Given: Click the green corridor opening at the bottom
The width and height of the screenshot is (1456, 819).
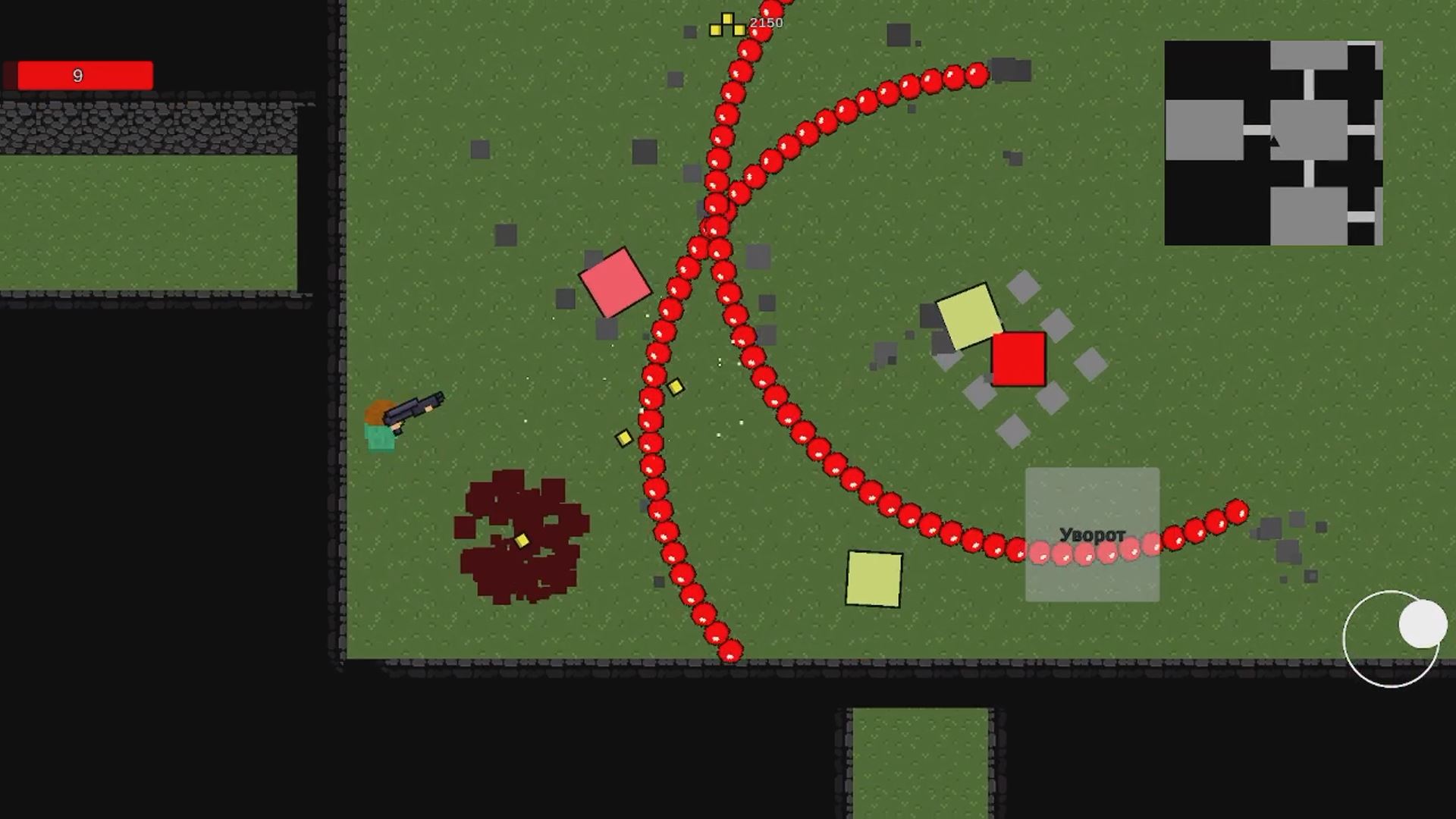Looking at the screenshot, I should coord(919,766).
